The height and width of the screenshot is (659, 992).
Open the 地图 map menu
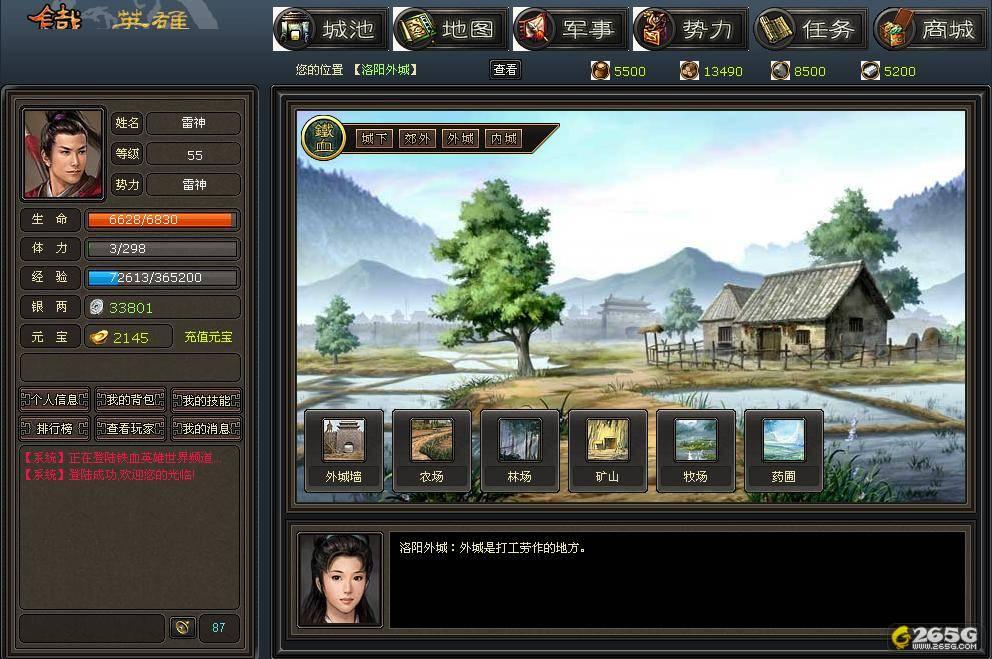pyautogui.click(x=450, y=29)
